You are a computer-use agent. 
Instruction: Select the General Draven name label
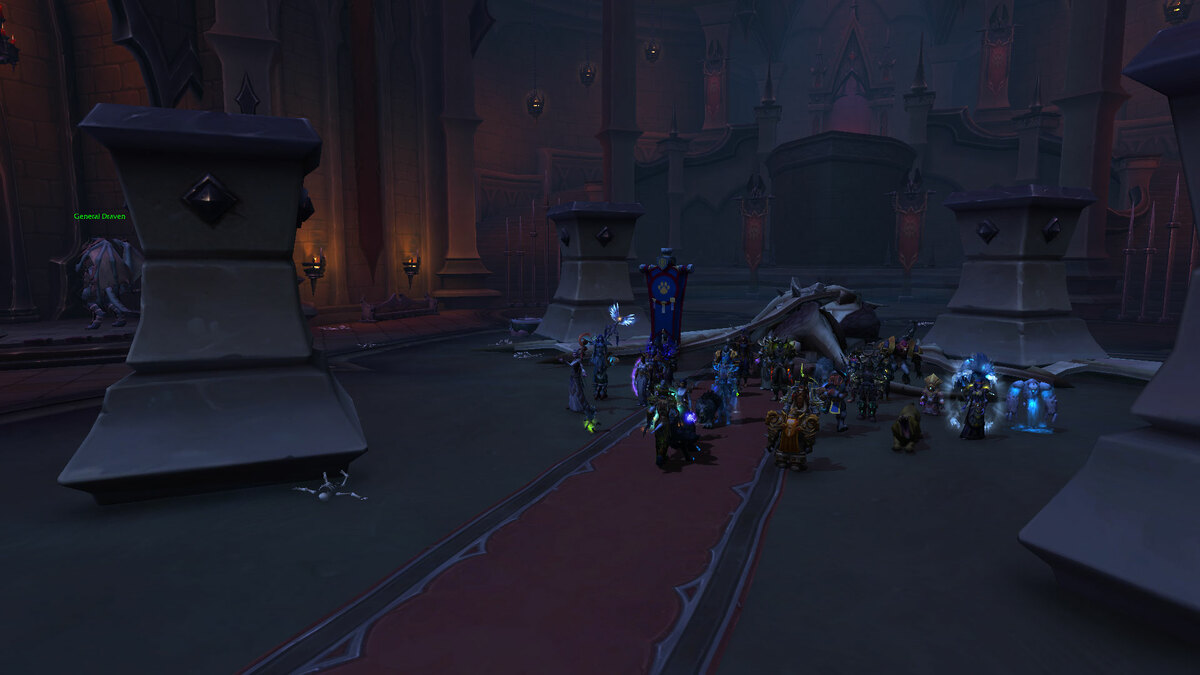point(99,216)
